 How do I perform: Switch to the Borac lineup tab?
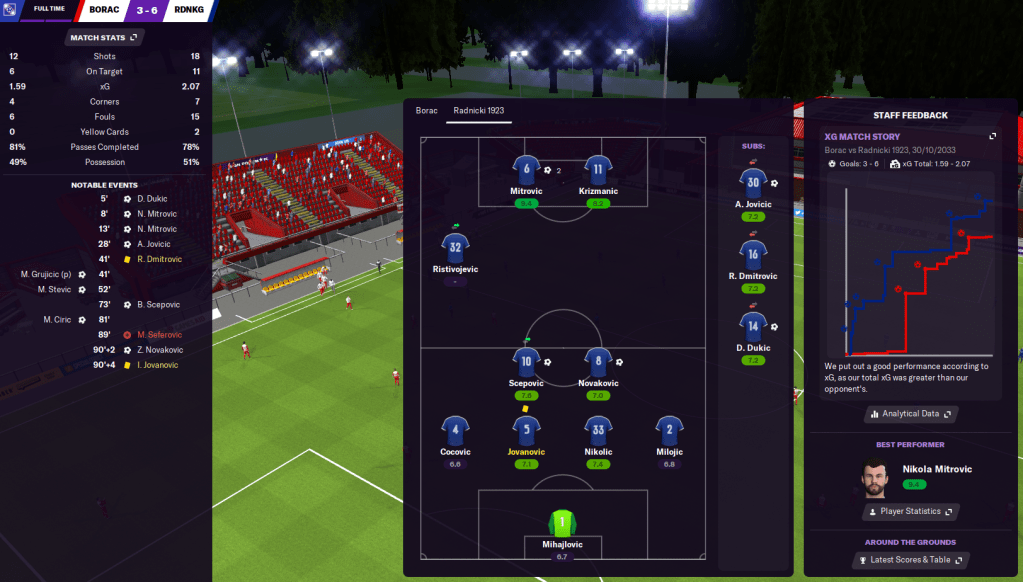(427, 110)
